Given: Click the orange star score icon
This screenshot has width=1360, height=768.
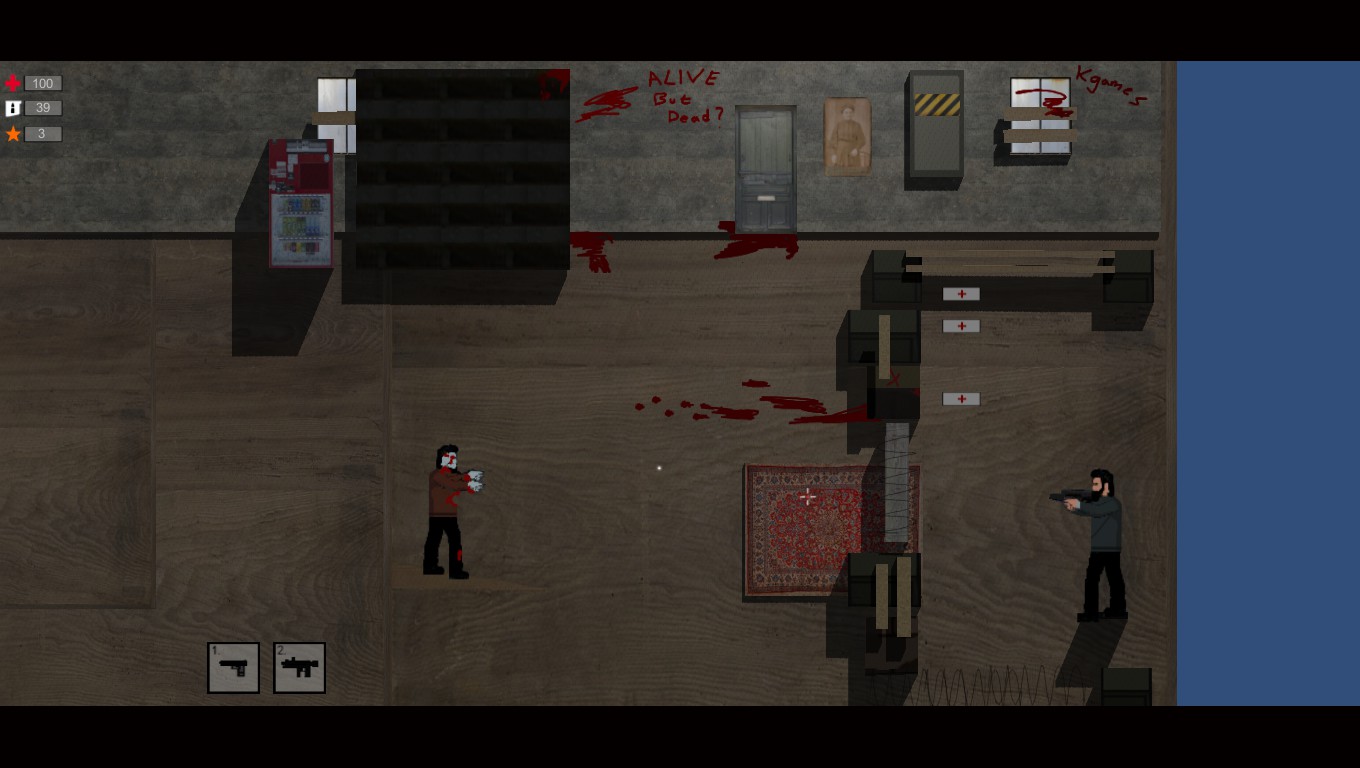Looking at the screenshot, I should pyautogui.click(x=12, y=133).
